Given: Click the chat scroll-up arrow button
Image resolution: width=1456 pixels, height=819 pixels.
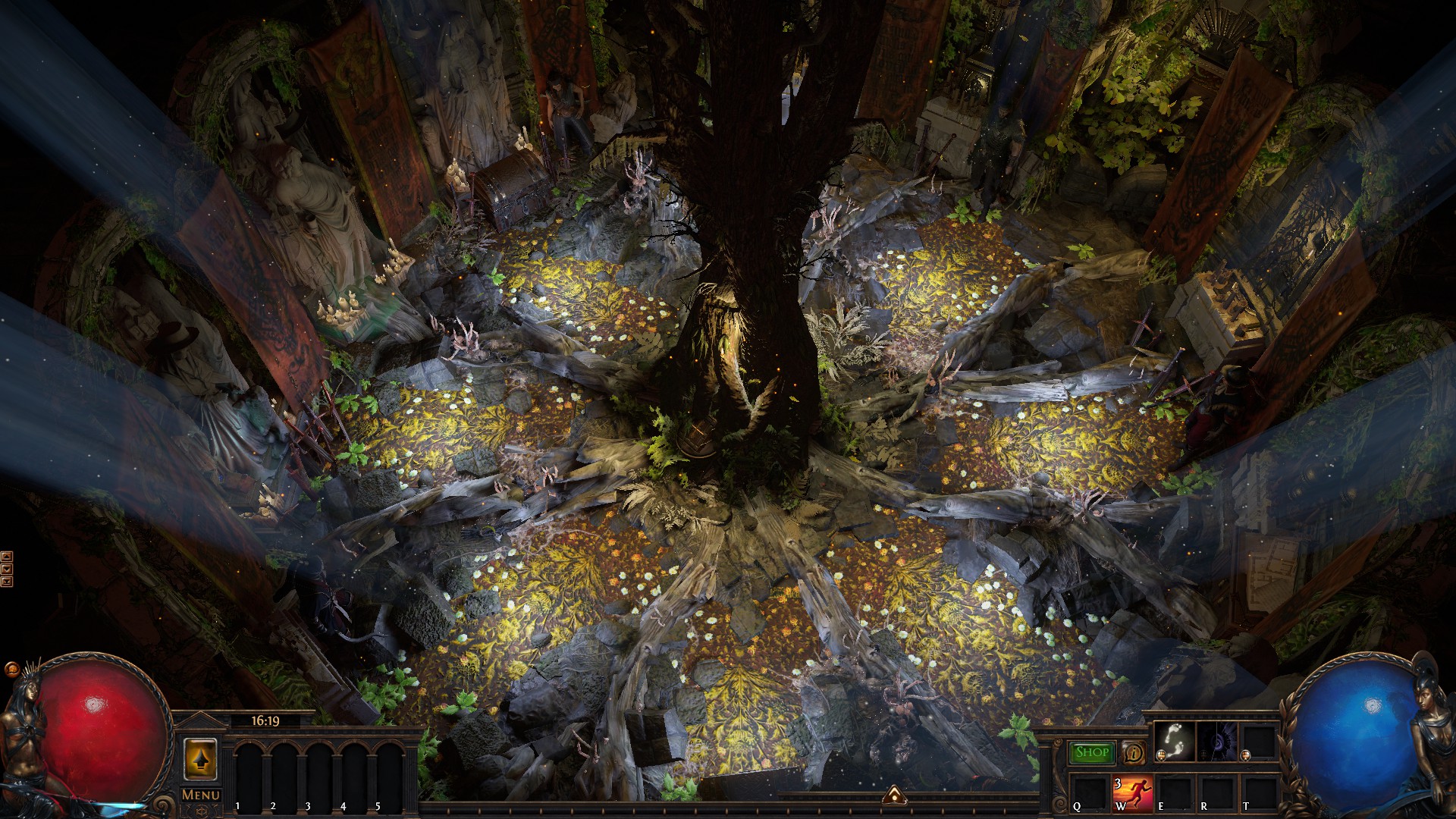Looking at the screenshot, I should [x=7, y=557].
